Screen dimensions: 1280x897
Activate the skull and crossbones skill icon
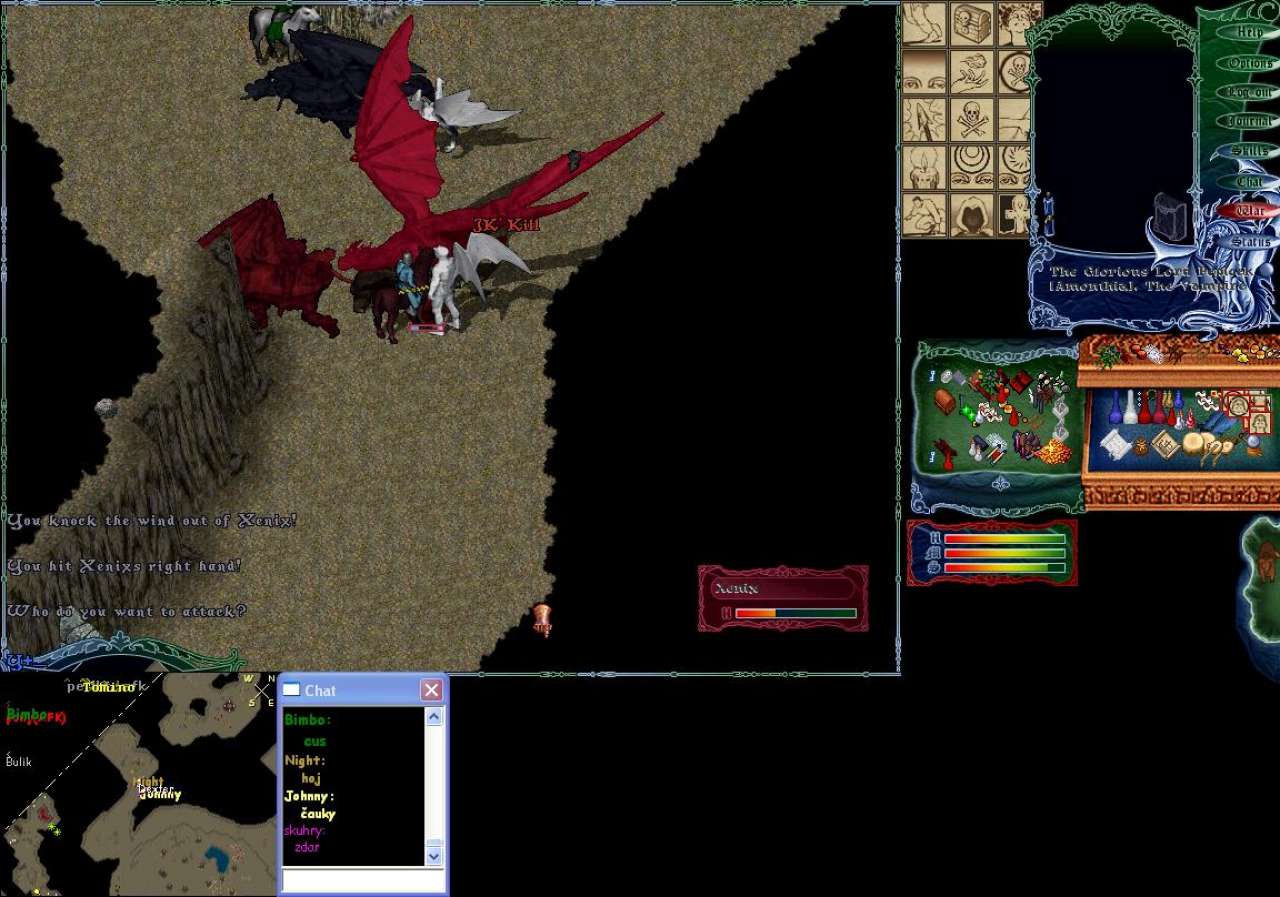(972, 119)
